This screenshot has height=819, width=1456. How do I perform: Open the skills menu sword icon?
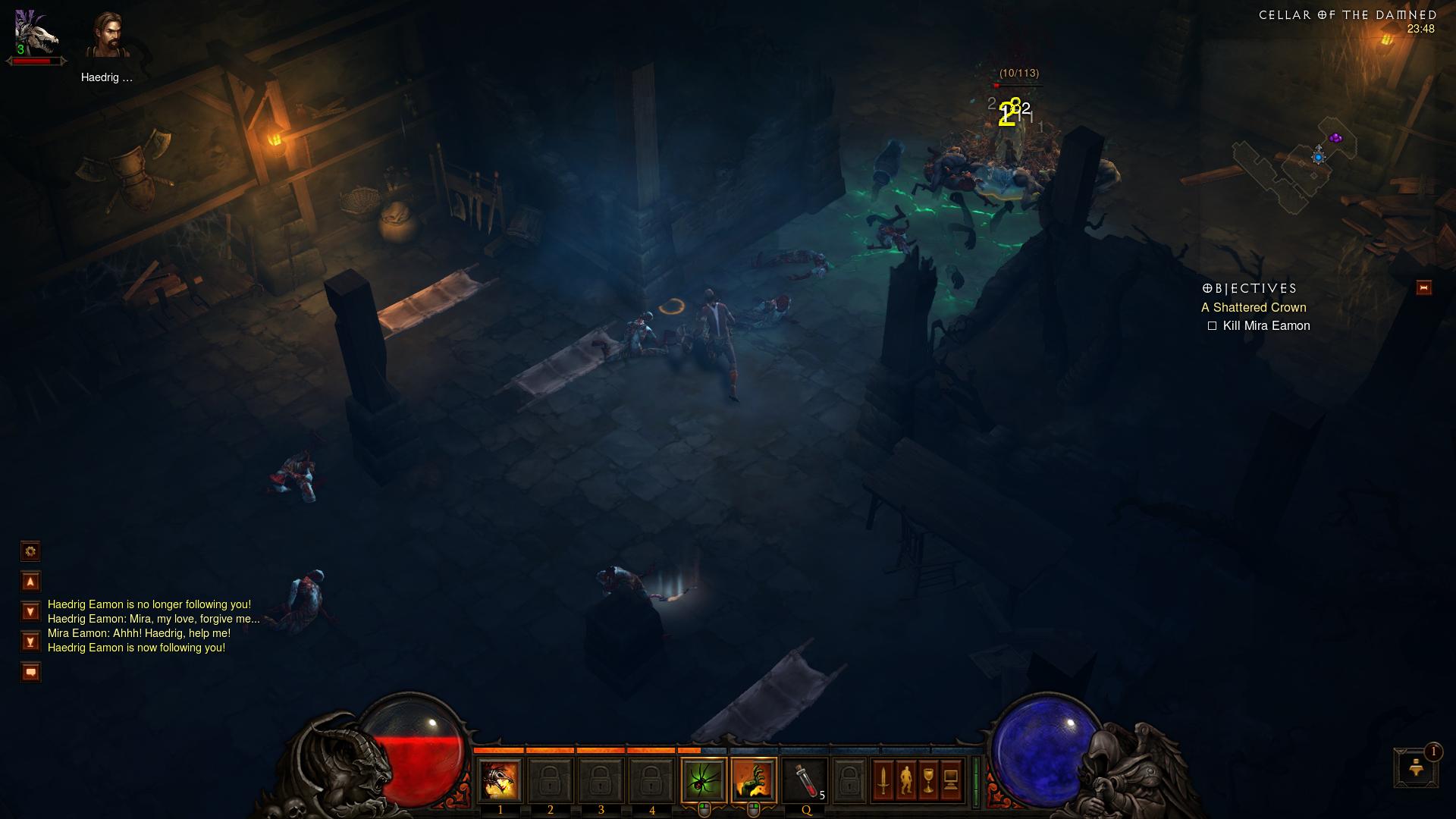click(883, 780)
